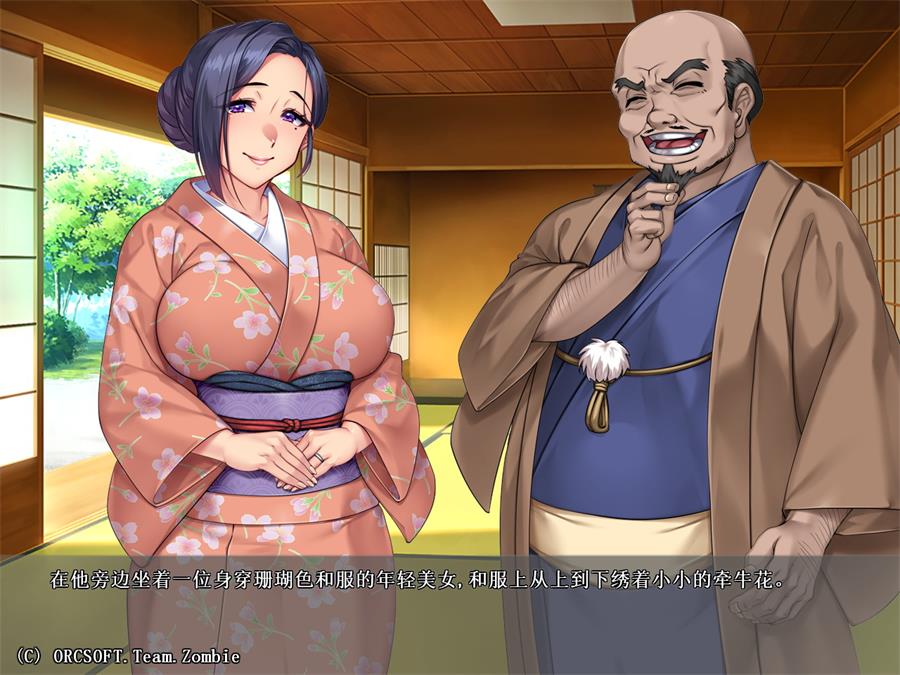Advance the dialogue text box

[450, 600]
